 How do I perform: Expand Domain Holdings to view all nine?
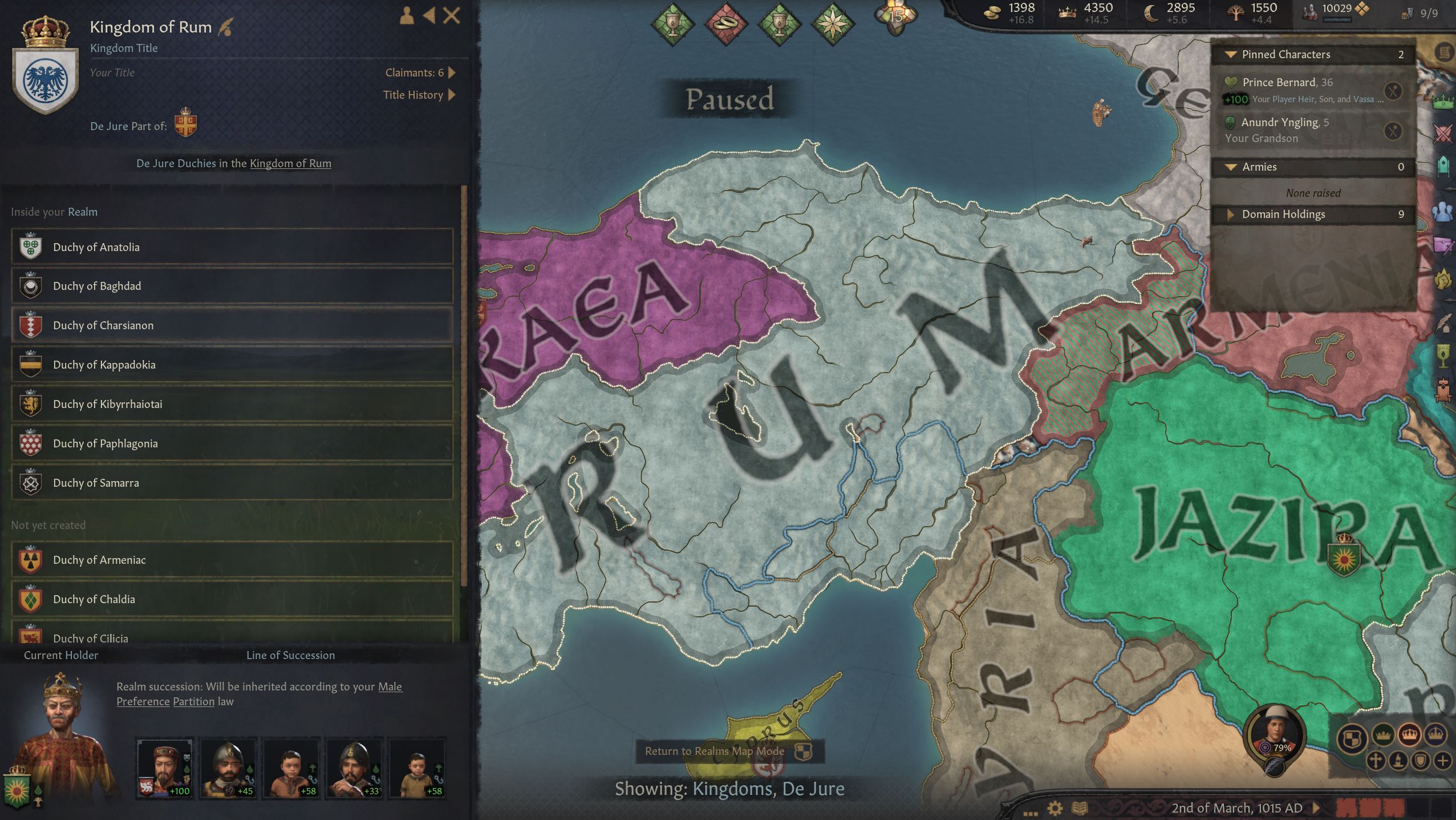pos(1231,214)
